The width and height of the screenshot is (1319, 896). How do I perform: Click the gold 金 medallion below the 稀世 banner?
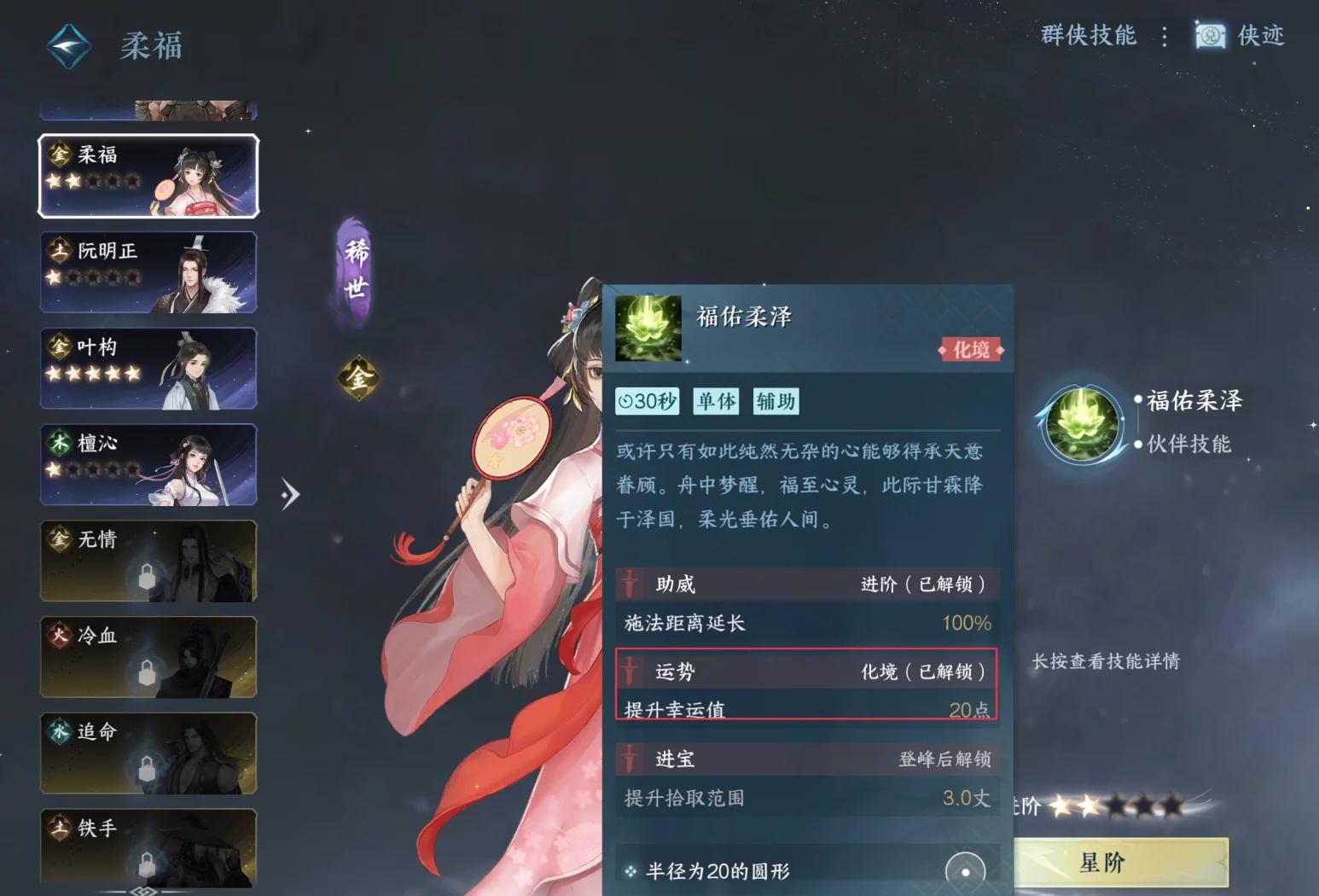[358, 379]
